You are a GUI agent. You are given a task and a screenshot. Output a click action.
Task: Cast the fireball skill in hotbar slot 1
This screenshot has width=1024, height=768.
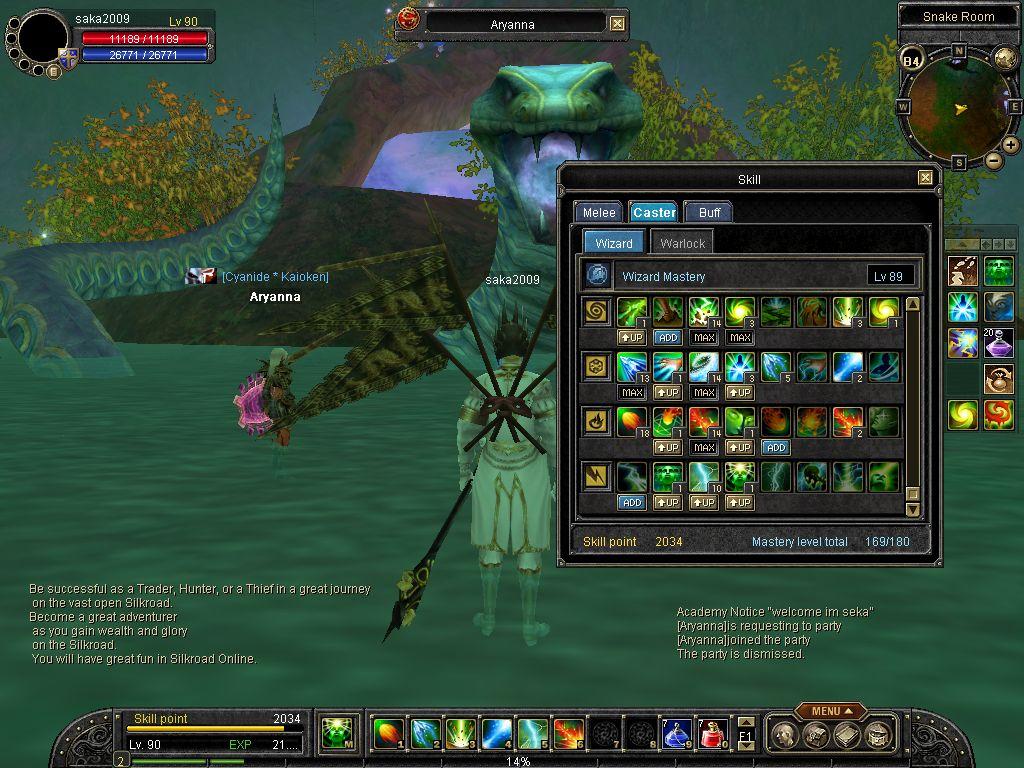(388, 734)
